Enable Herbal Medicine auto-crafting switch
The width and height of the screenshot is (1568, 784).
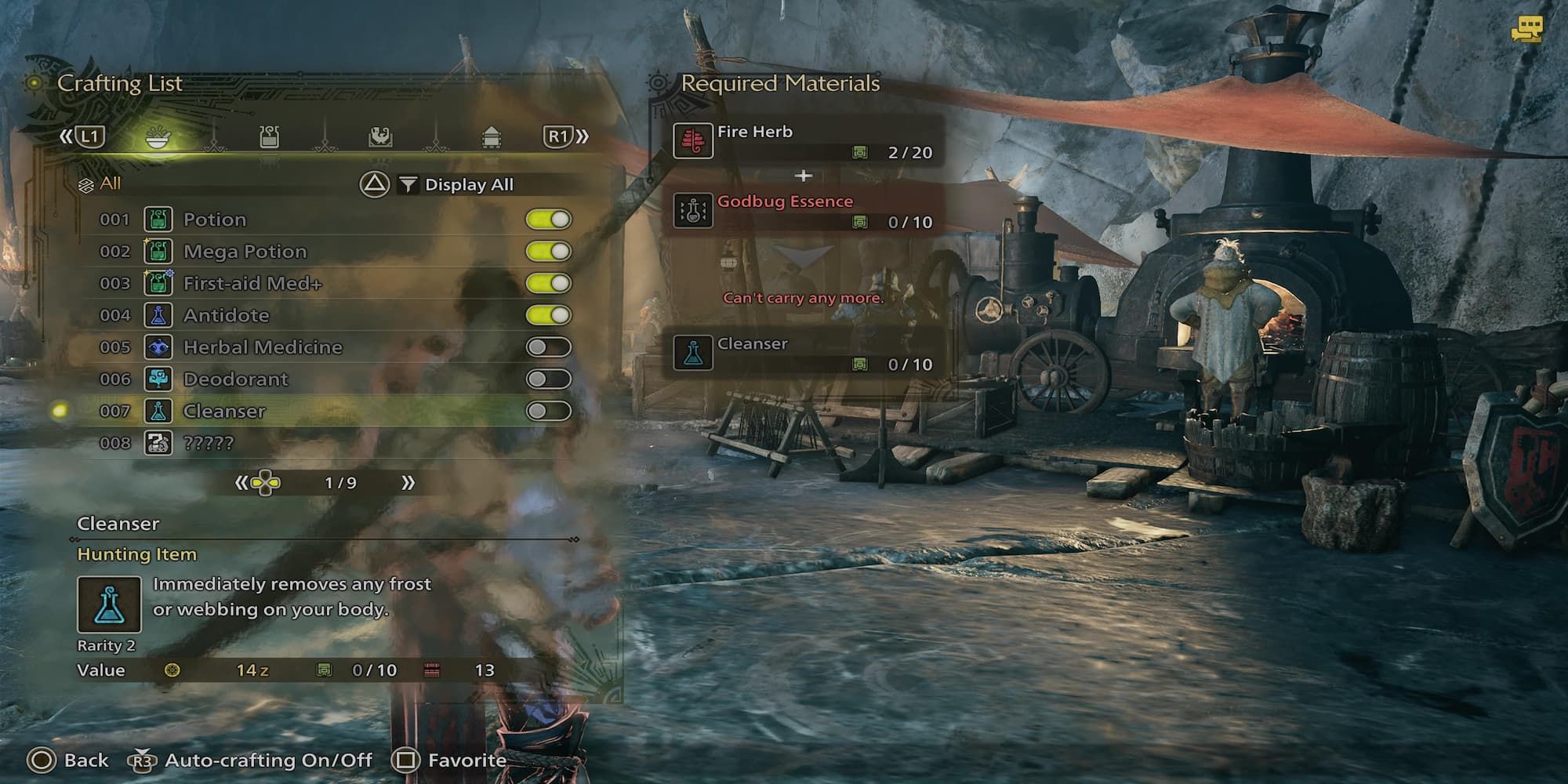point(549,347)
